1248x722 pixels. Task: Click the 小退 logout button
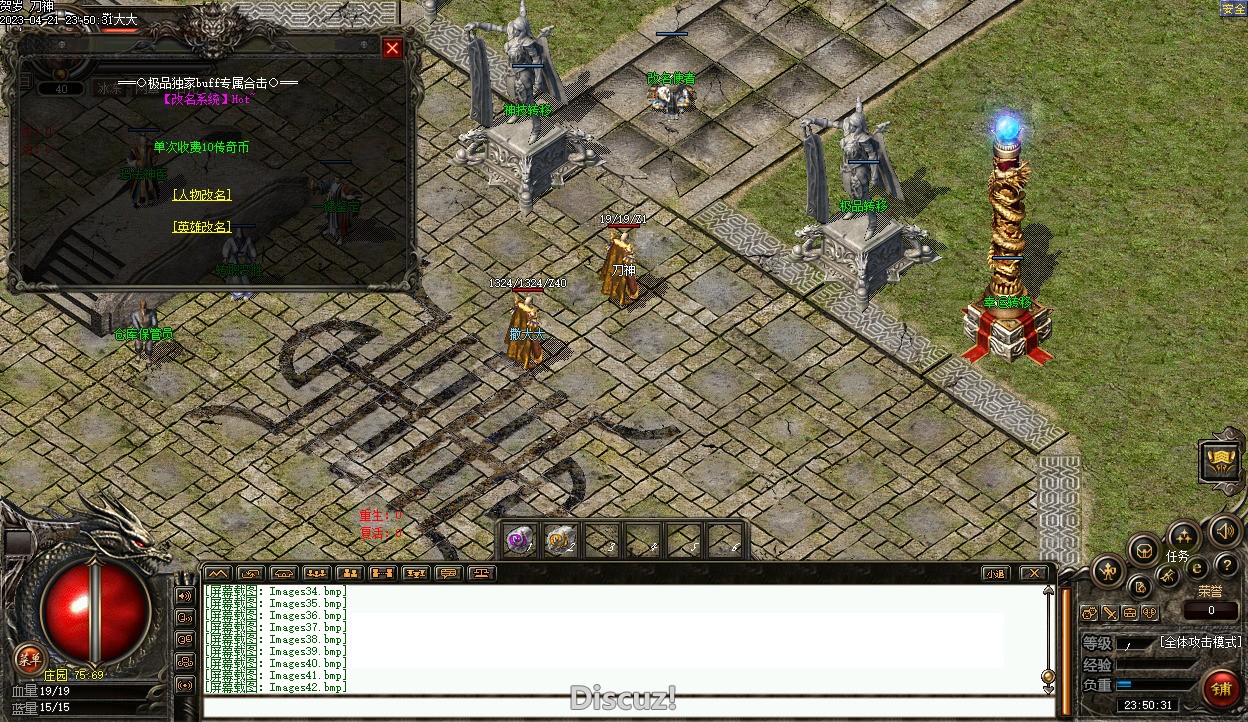pyautogui.click(x=994, y=573)
